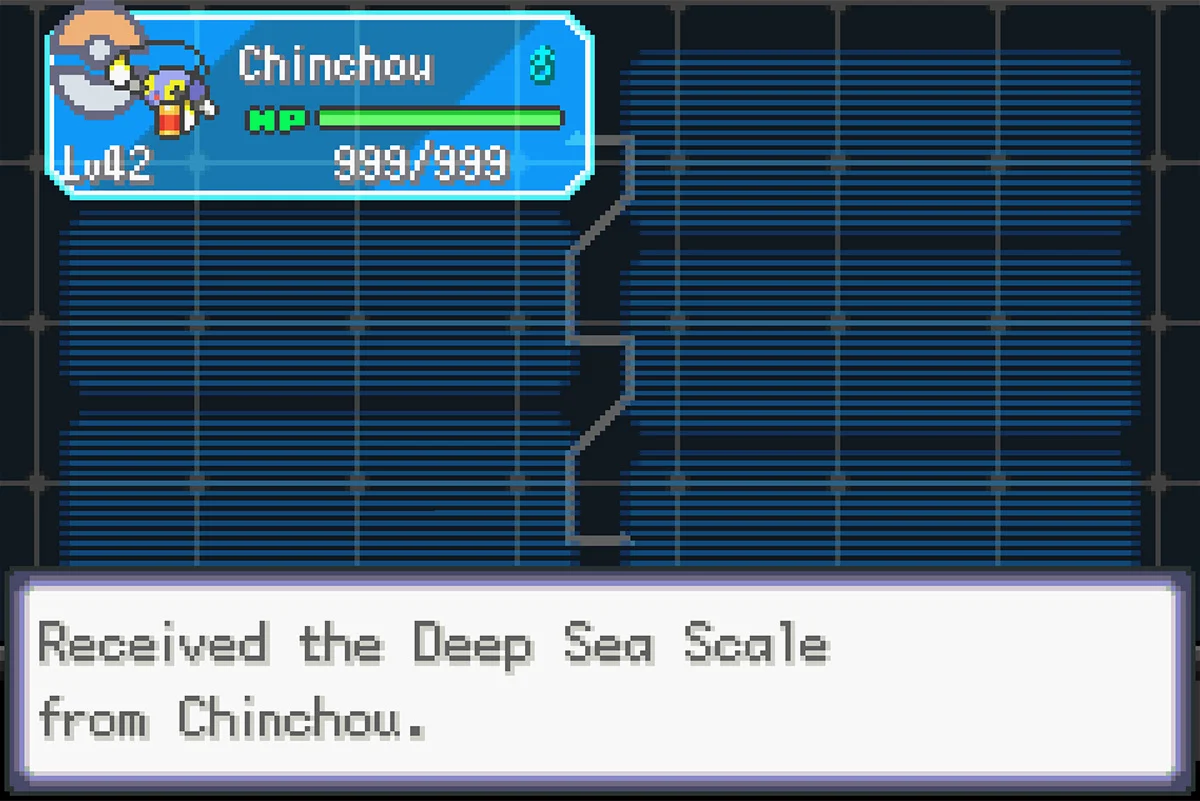
Task: Advance the Deep Sea Scale message box
Action: [600, 678]
